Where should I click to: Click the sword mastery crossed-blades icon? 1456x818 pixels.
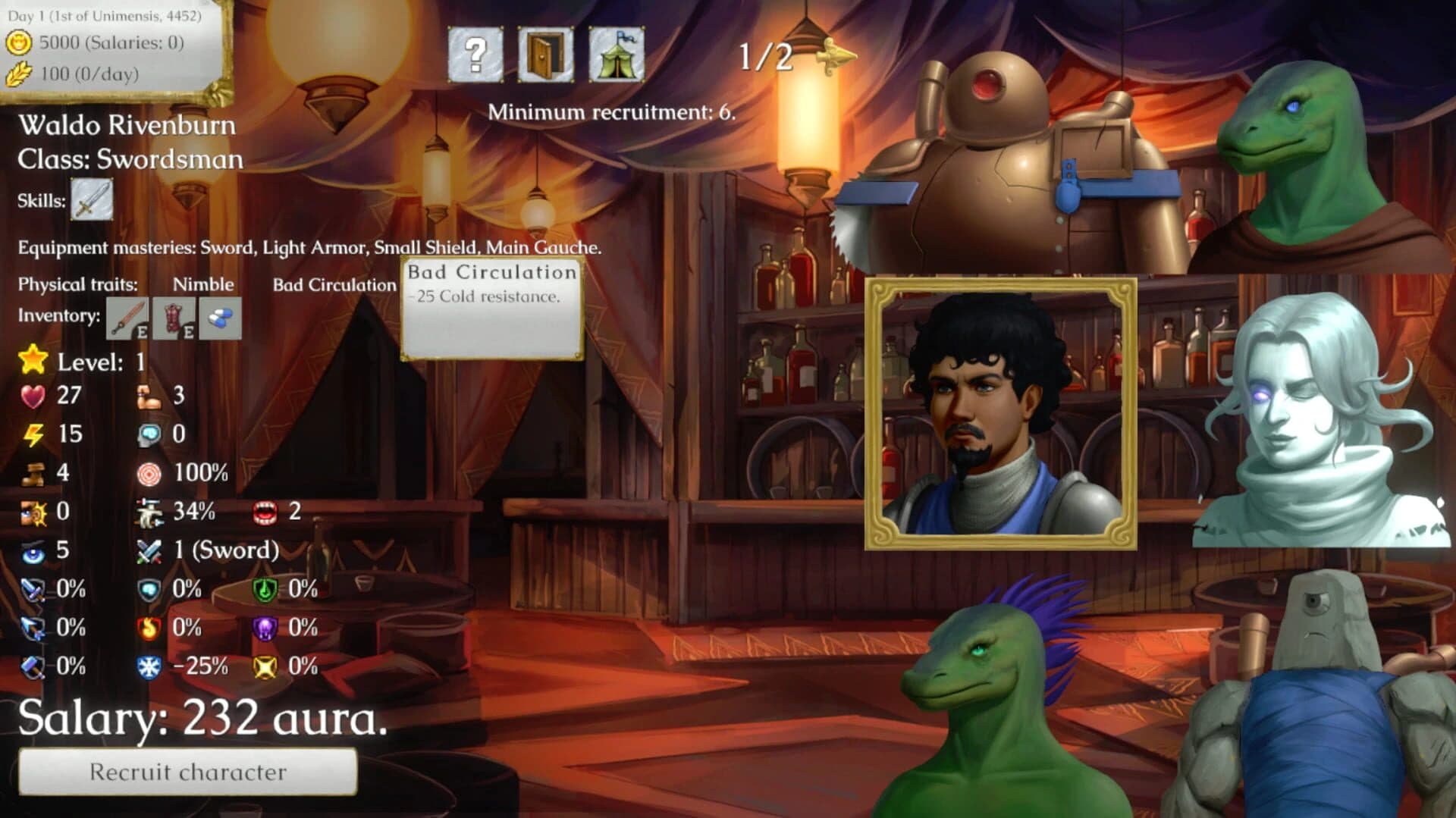149,550
